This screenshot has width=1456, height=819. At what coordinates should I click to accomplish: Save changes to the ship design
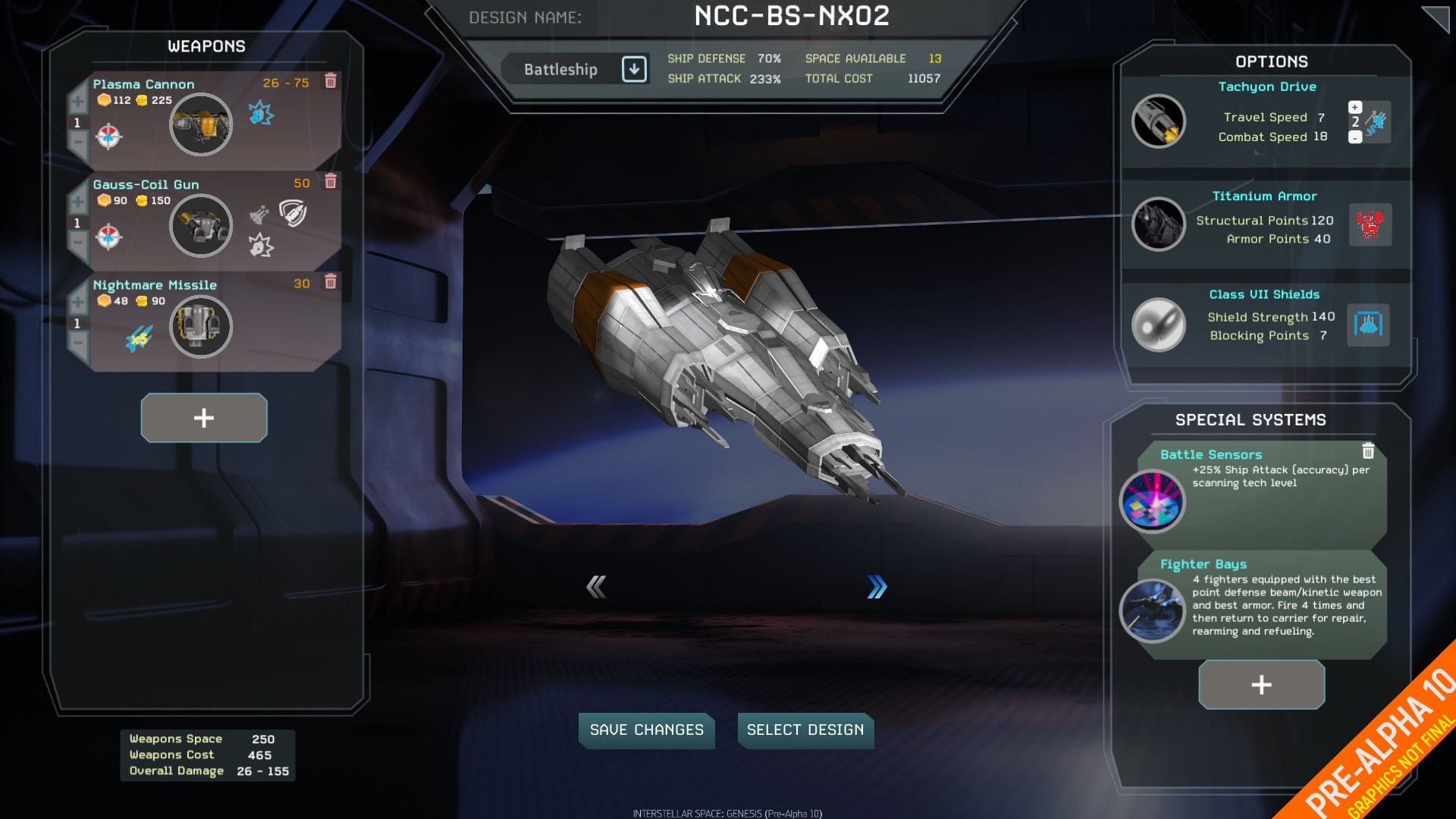(x=646, y=730)
